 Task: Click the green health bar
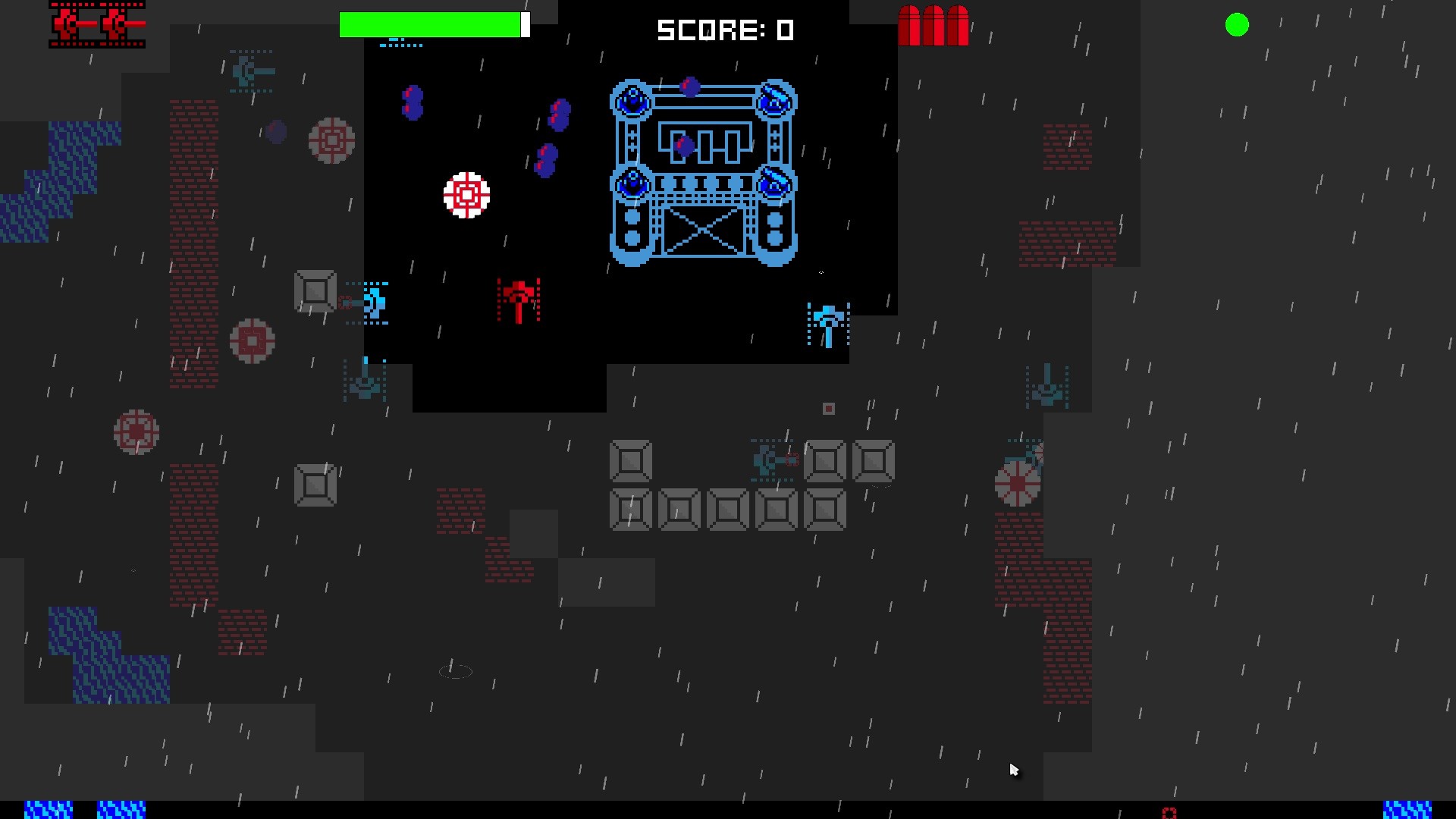pyautogui.click(x=432, y=24)
